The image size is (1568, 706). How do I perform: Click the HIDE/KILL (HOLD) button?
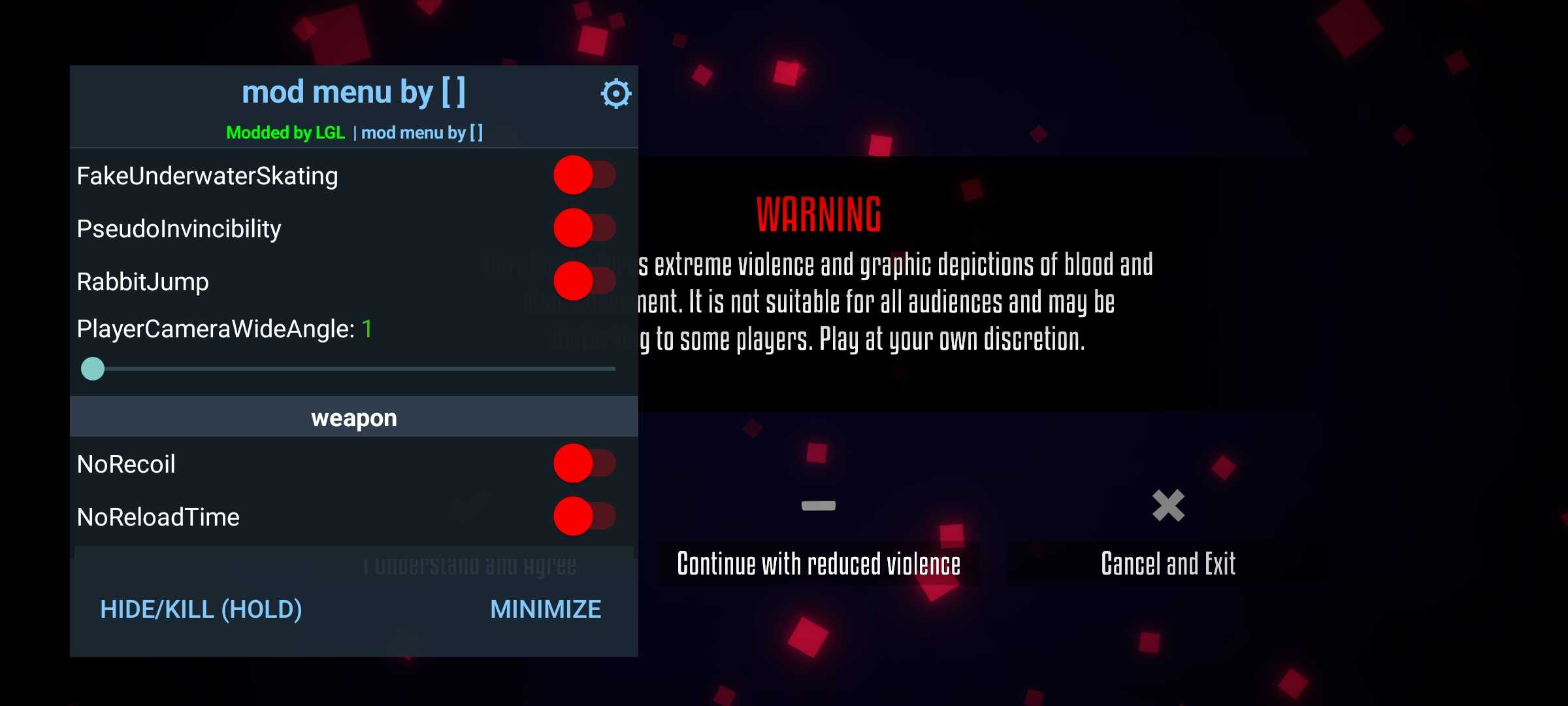pyautogui.click(x=201, y=609)
